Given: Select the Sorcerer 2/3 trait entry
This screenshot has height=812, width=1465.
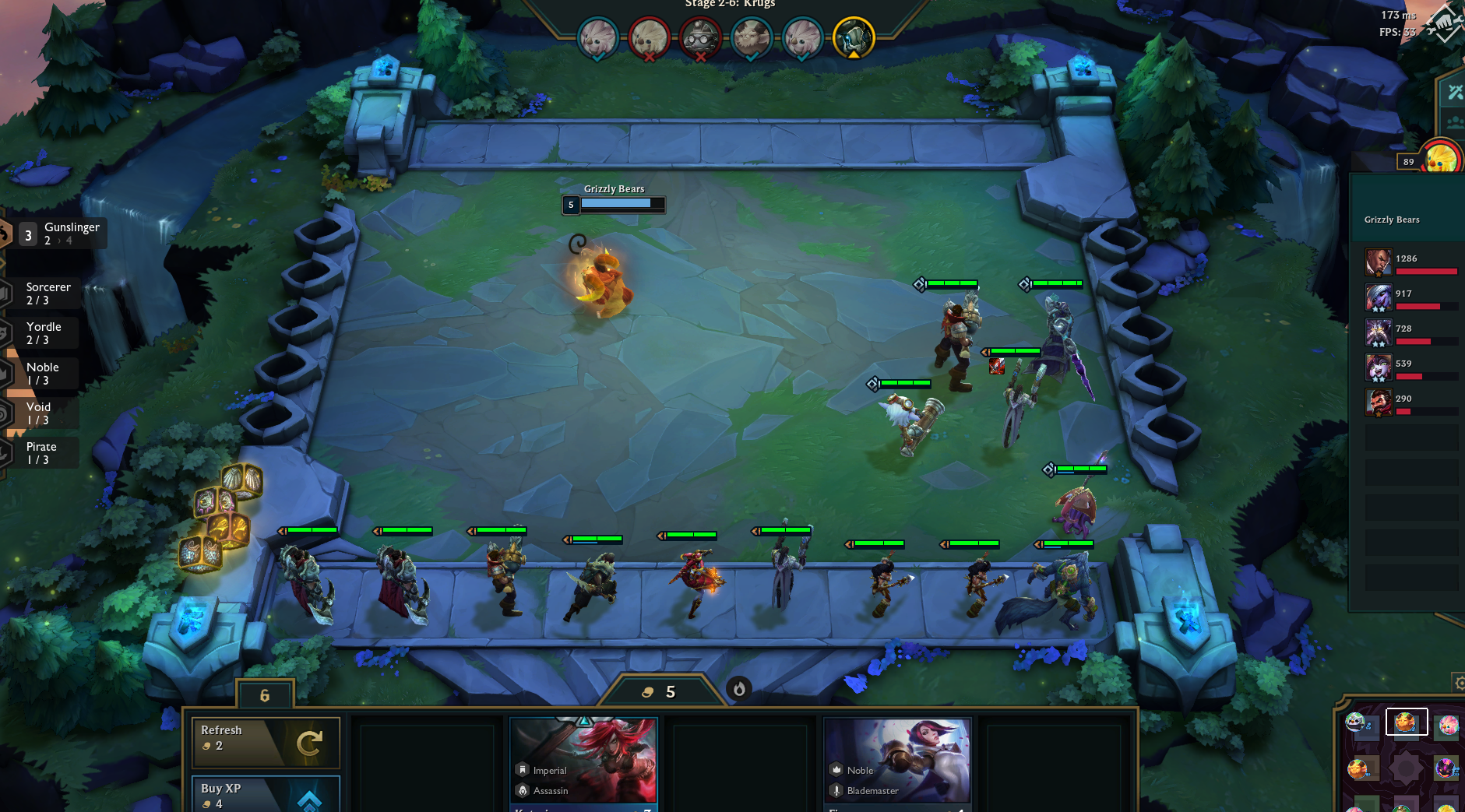Looking at the screenshot, I should [47, 292].
